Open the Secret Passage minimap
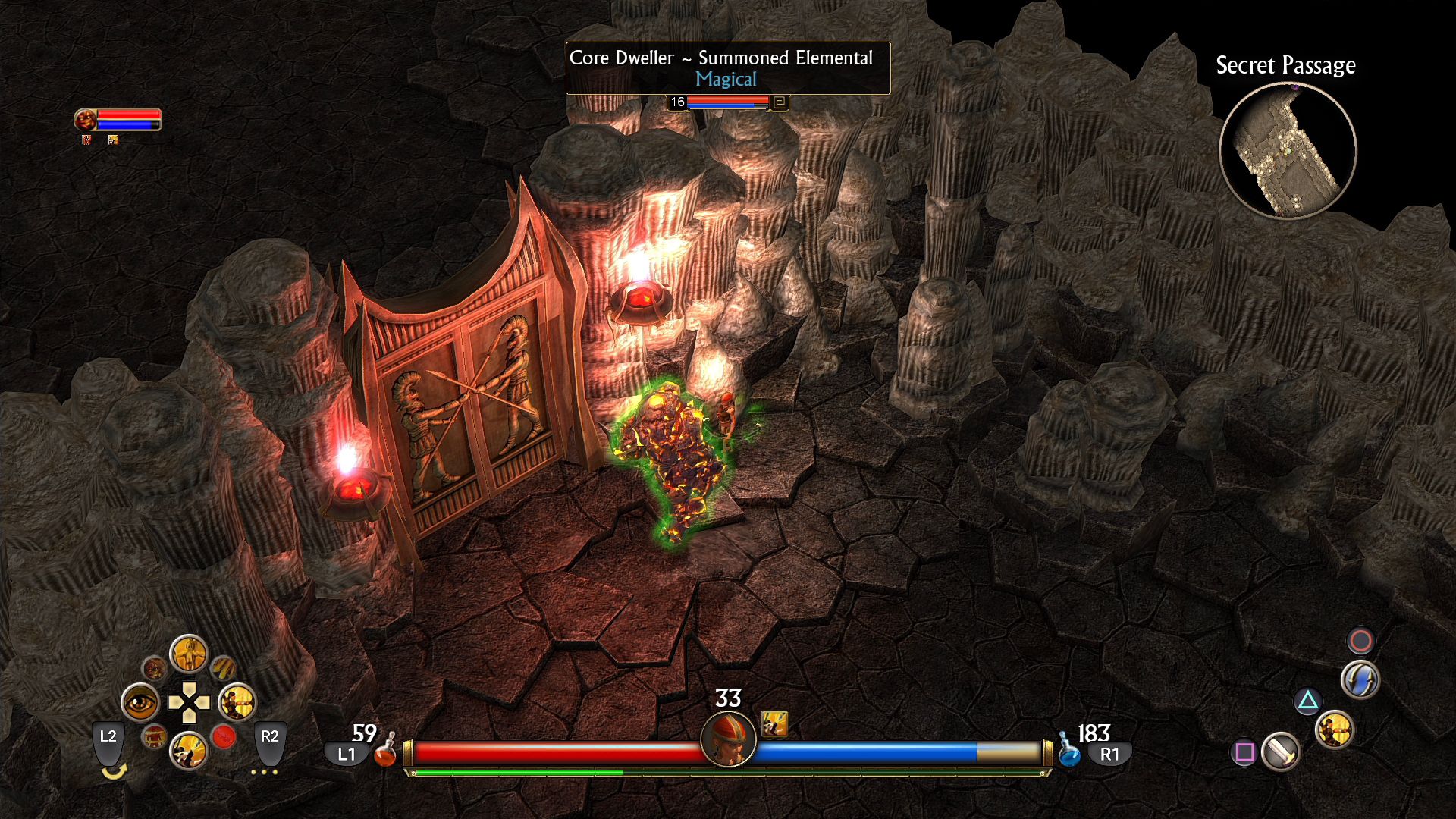Screen dimensions: 1456x819 tap(1287, 150)
